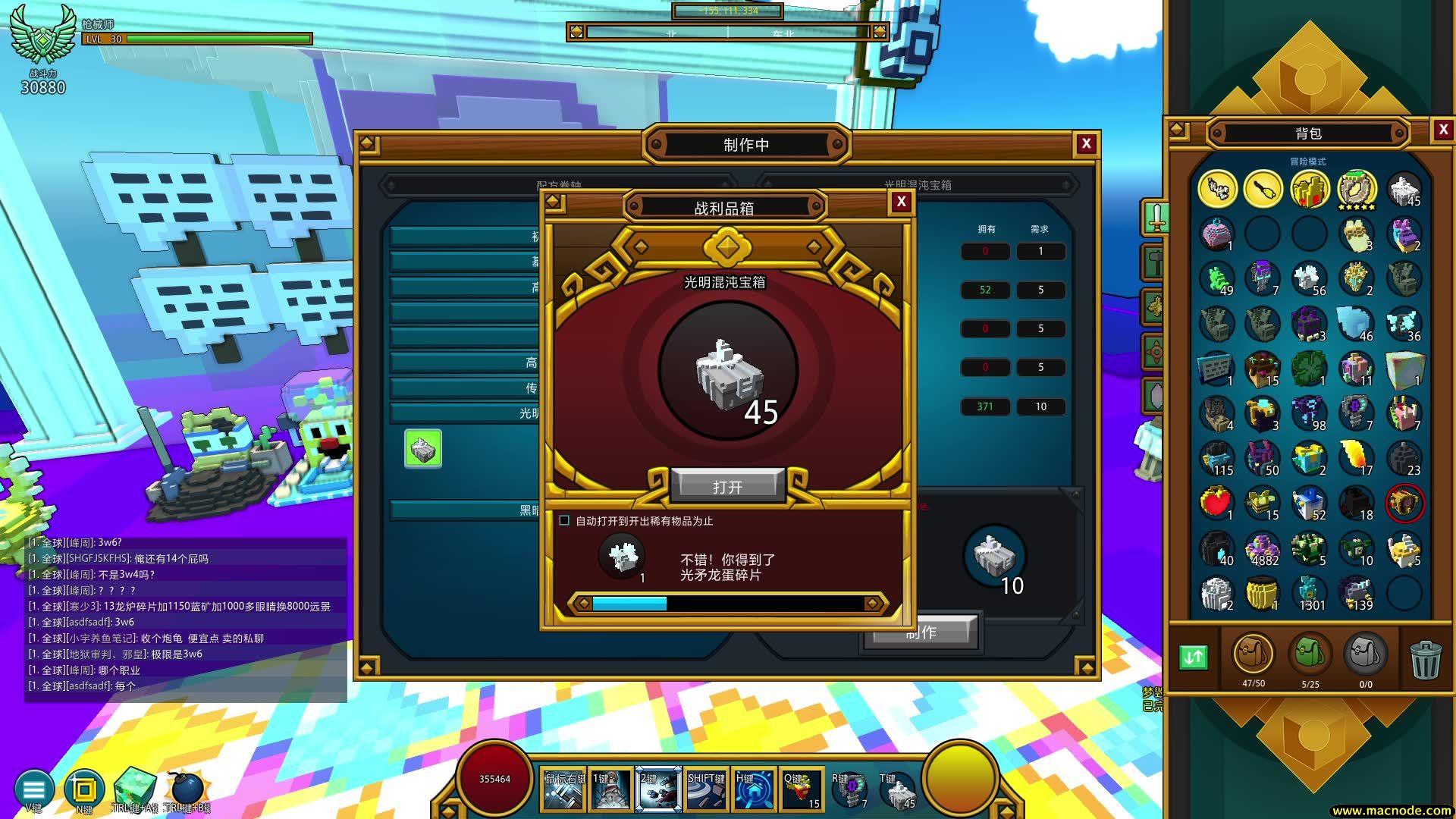Select the red heart item in the backpack
This screenshot has width=1456, height=819.
pos(1216,504)
